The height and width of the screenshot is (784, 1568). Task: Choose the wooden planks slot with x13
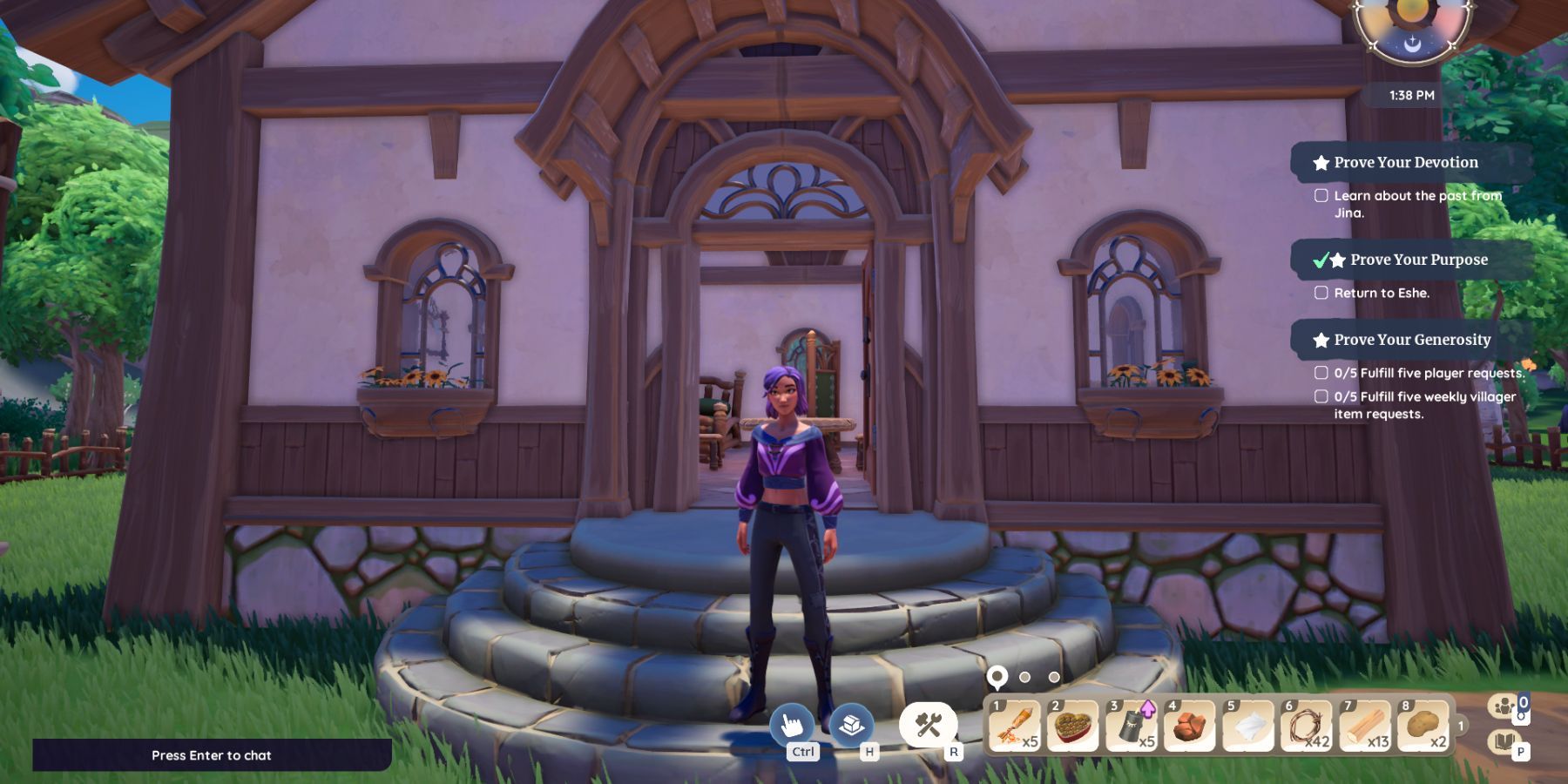1365,725
